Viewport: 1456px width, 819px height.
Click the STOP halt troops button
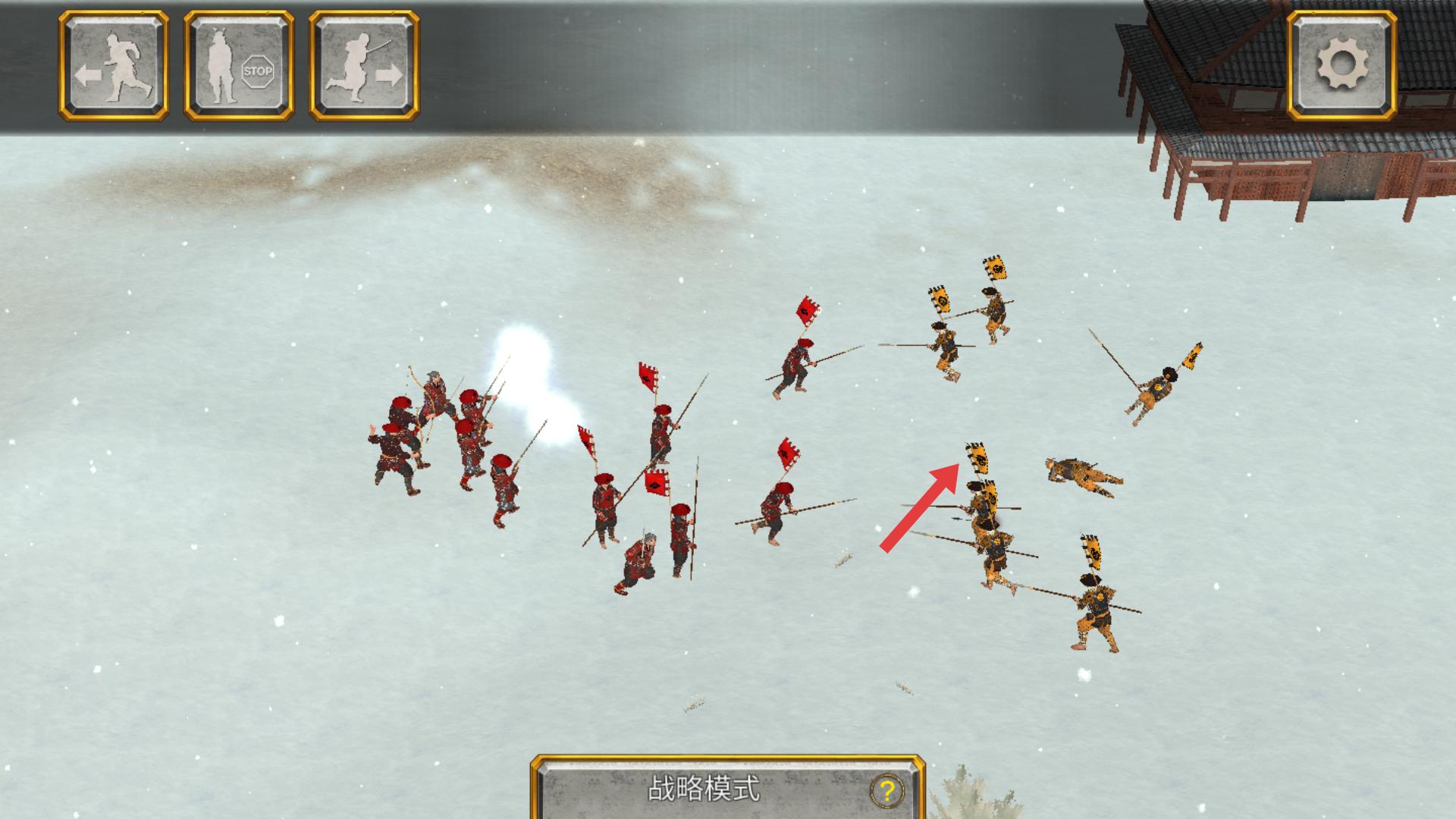(x=238, y=66)
